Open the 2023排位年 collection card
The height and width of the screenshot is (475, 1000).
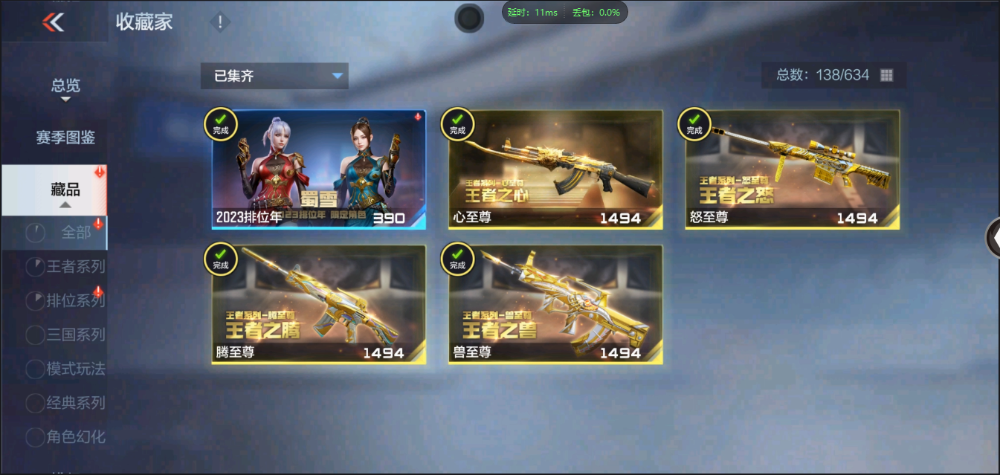click(318, 169)
